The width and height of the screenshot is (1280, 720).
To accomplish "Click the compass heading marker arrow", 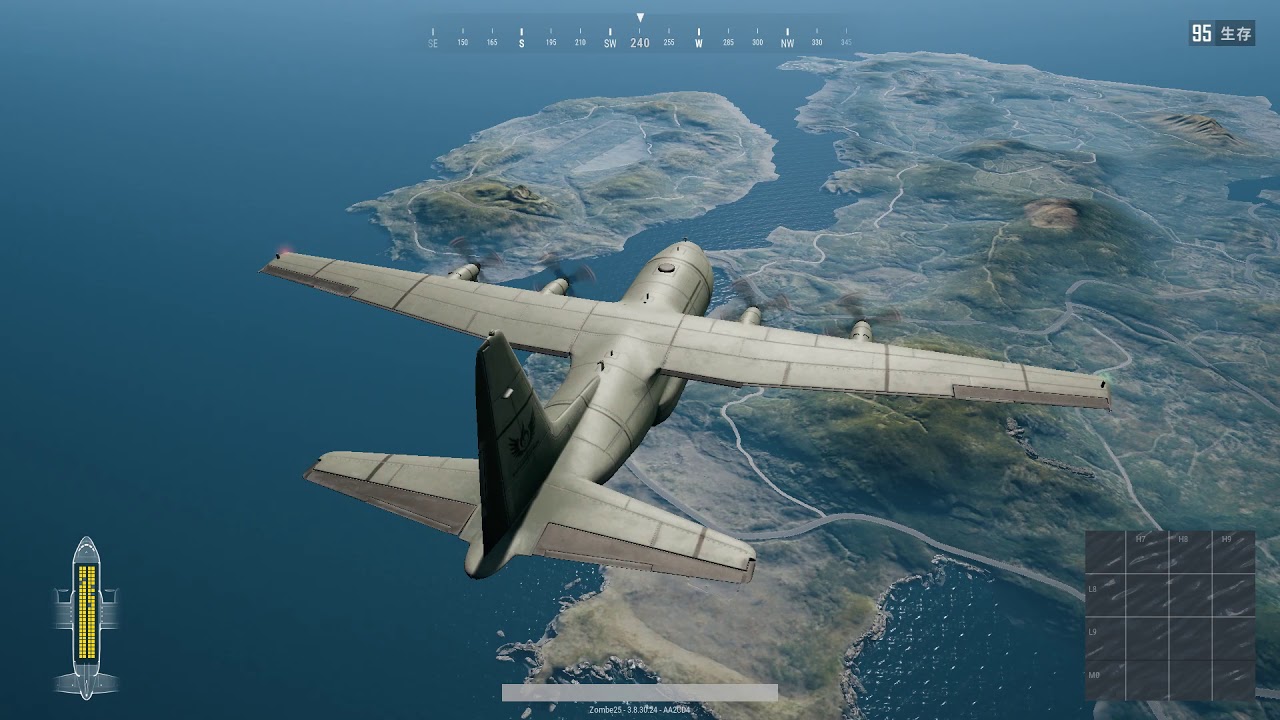I will [638, 16].
